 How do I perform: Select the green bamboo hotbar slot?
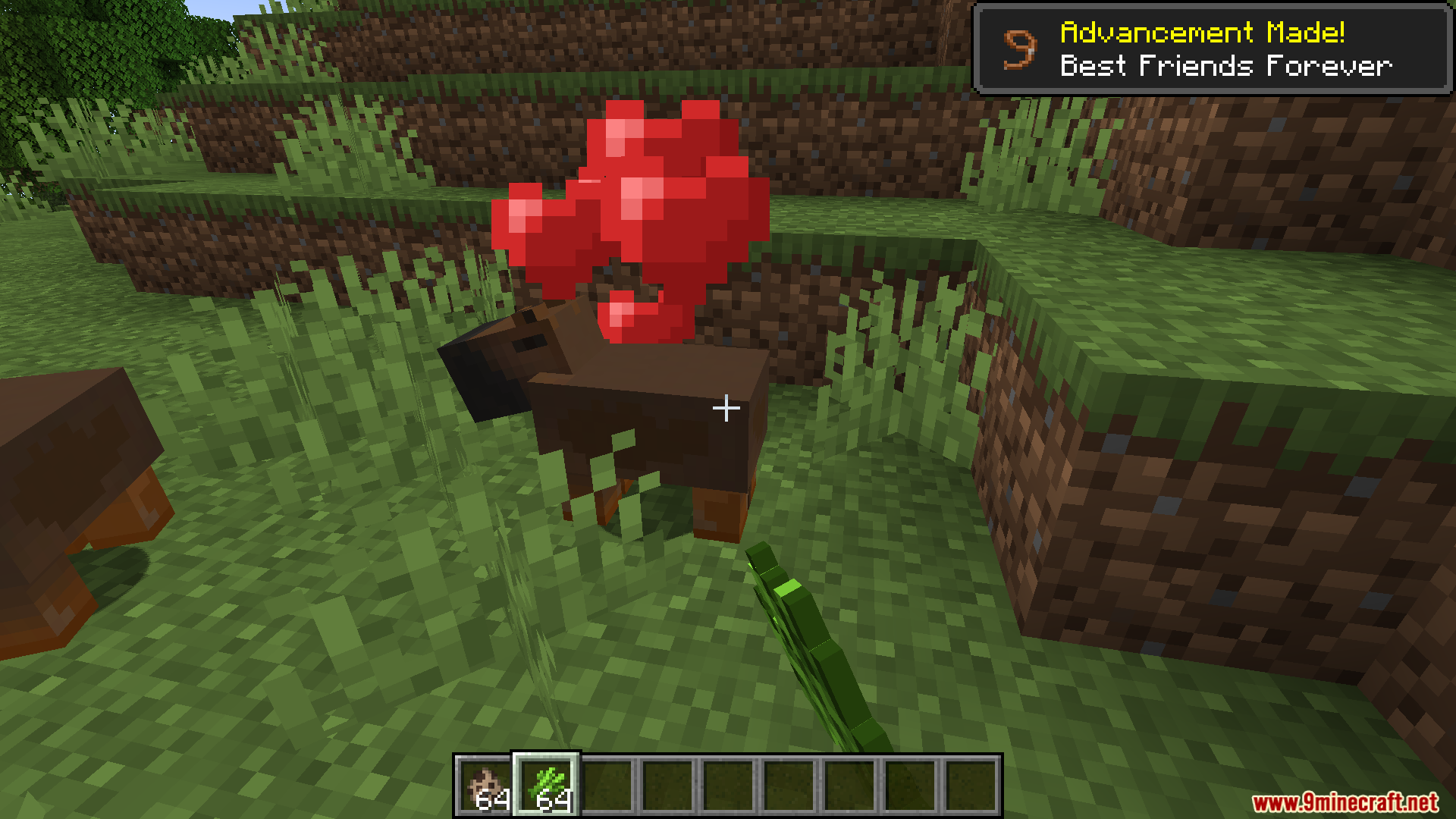click(x=546, y=786)
